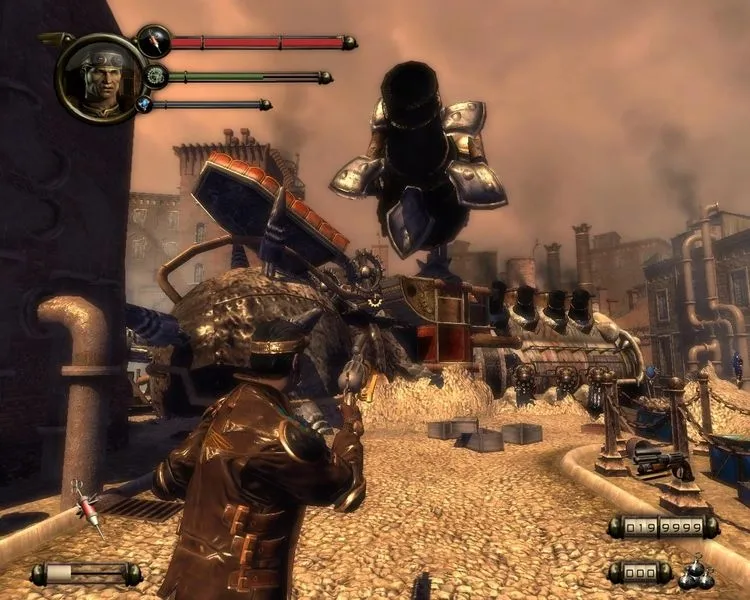The width and height of the screenshot is (750, 600).
Task: Select the grenade cluster icon
Action: point(694,572)
